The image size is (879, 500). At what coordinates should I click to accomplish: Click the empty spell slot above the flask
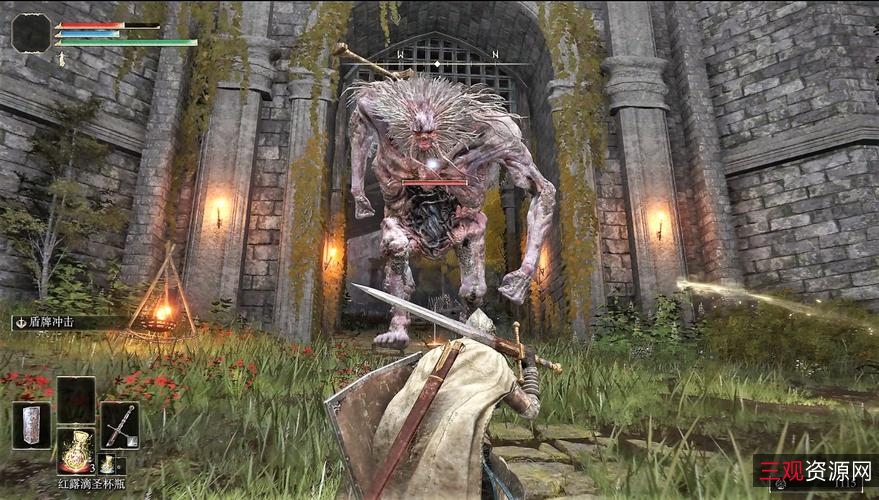pos(75,399)
